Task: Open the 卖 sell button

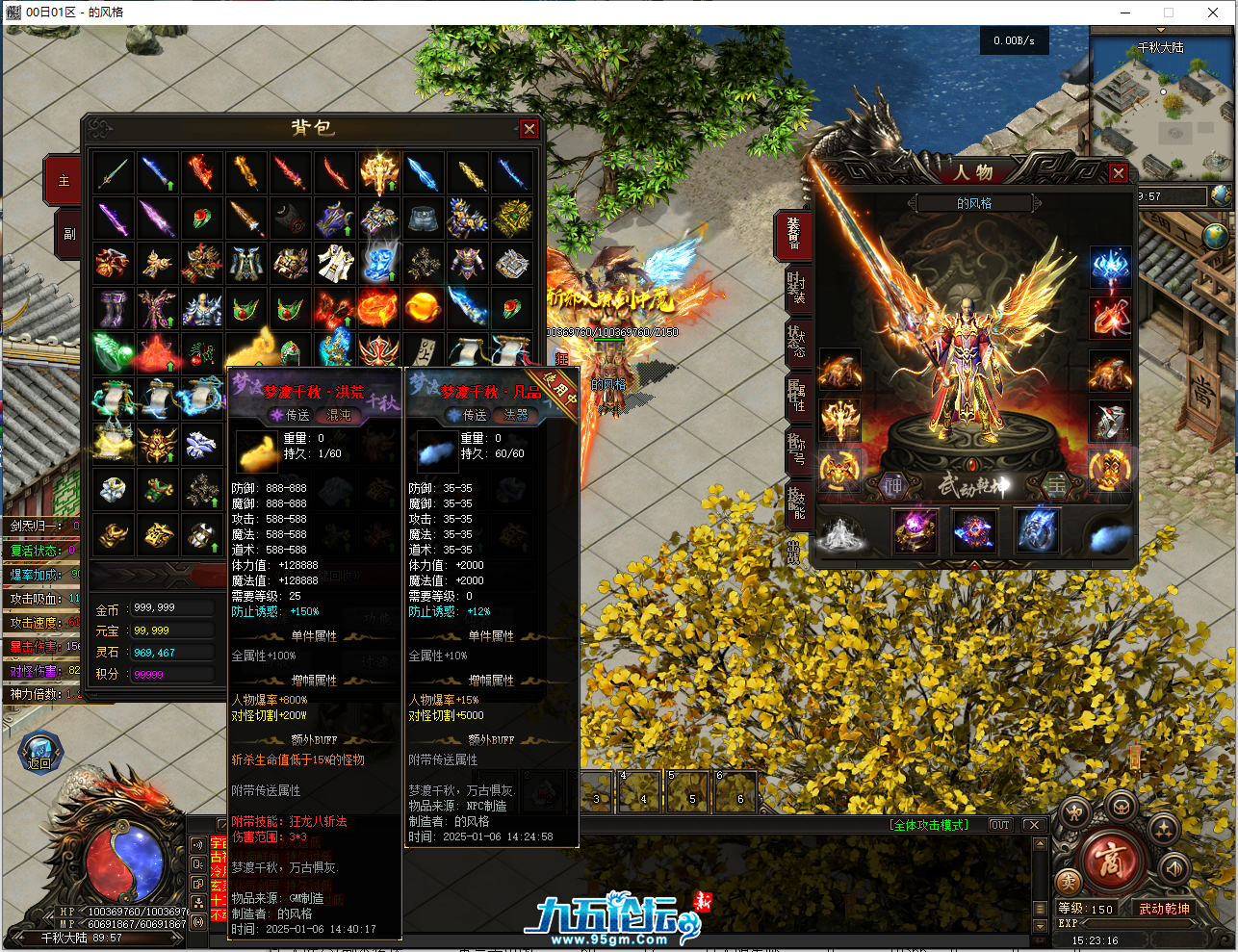Action: (1068, 882)
